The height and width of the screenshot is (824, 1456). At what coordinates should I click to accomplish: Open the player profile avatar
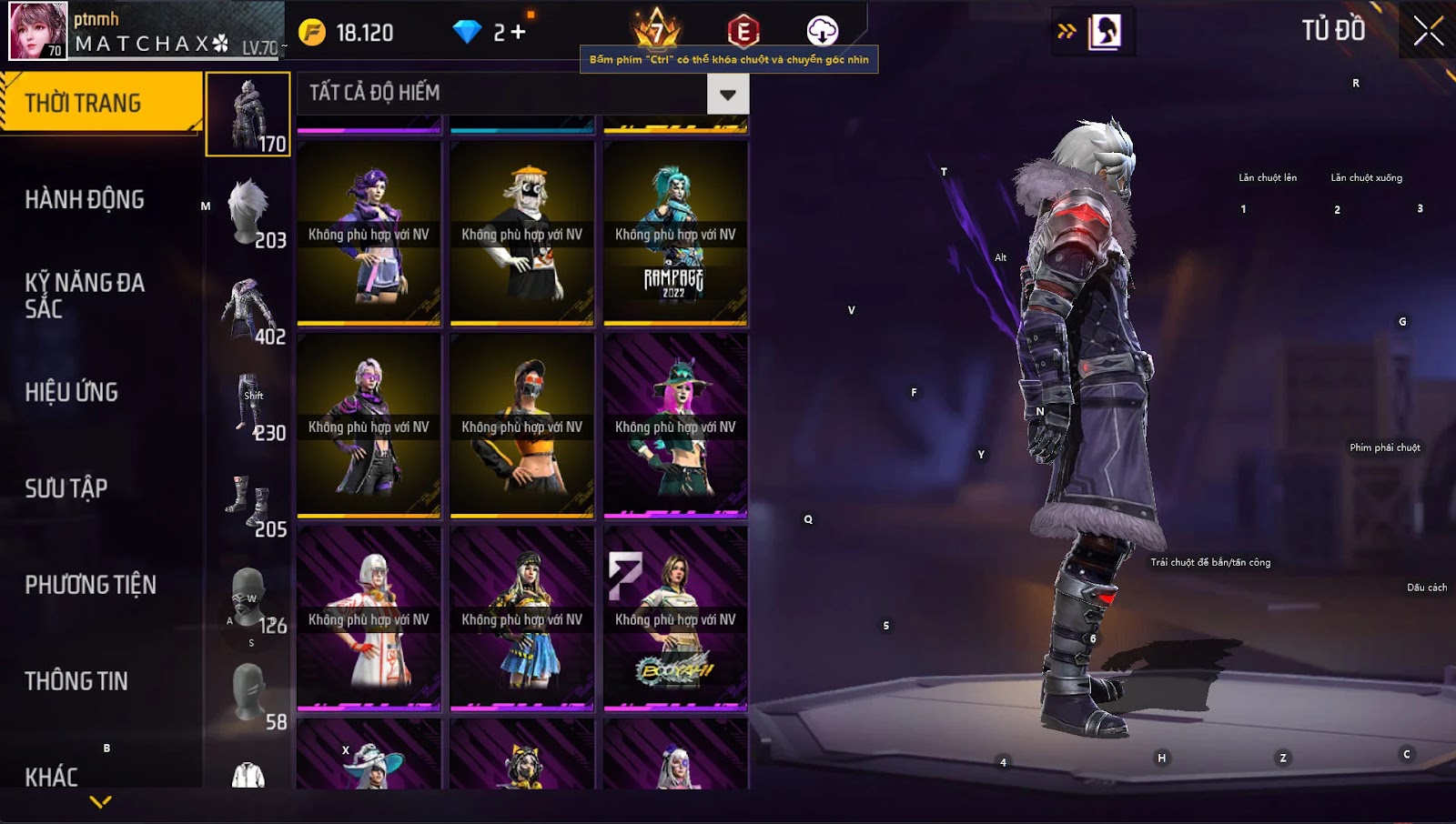(38, 31)
